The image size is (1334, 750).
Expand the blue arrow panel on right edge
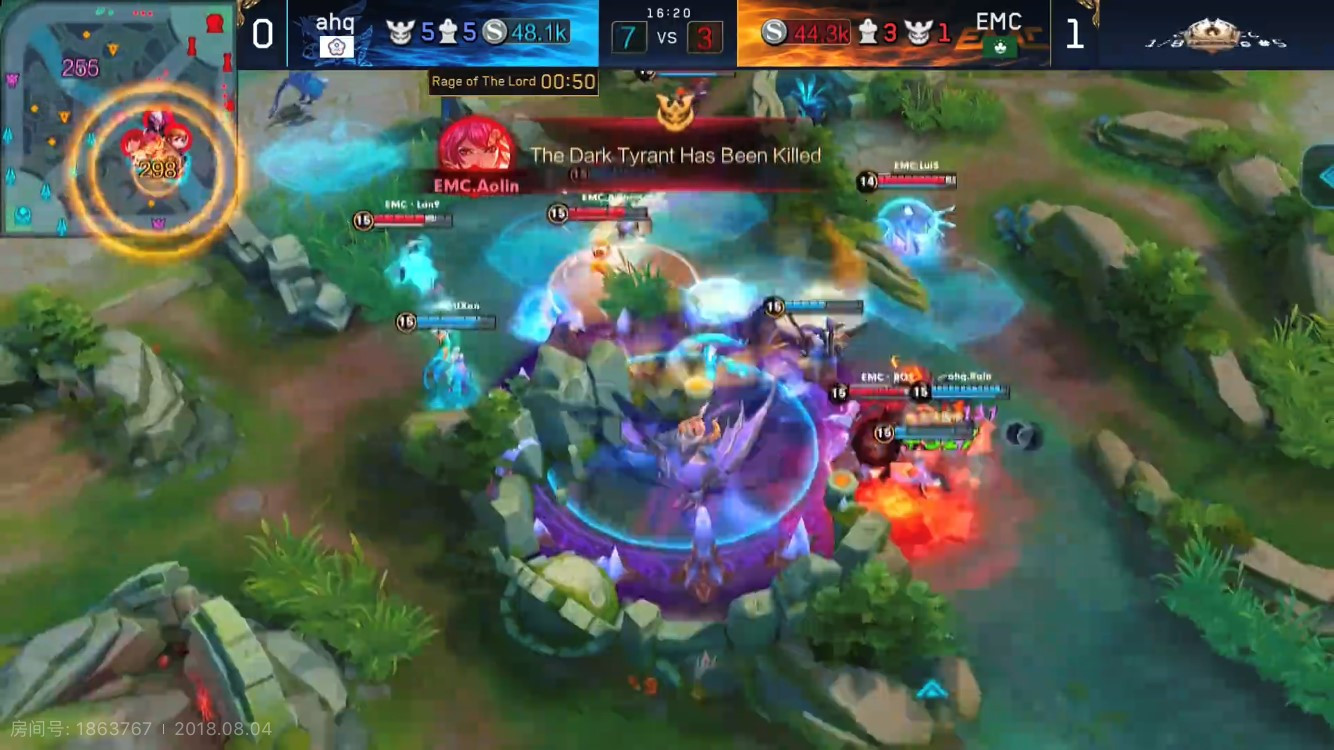click(1322, 177)
